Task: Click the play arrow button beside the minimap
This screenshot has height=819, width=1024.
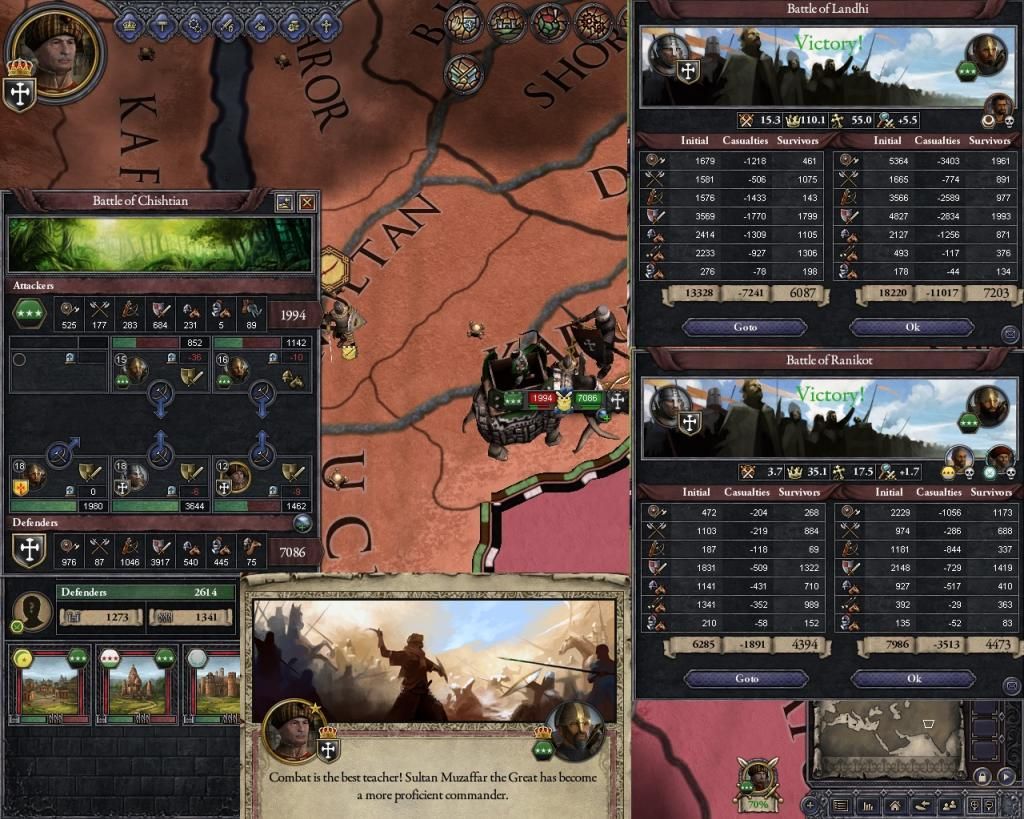Action: [x=1007, y=775]
